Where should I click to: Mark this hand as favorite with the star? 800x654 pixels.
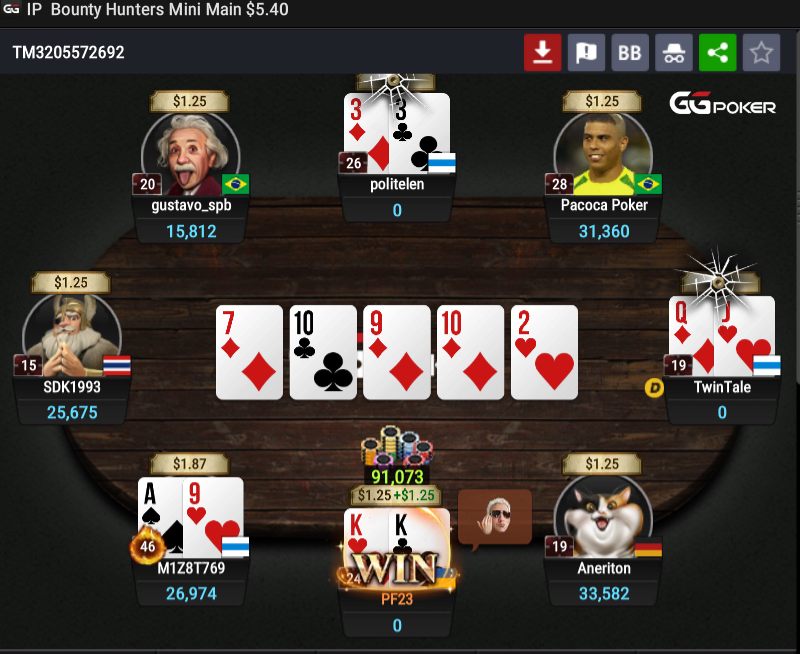(x=761, y=52)
